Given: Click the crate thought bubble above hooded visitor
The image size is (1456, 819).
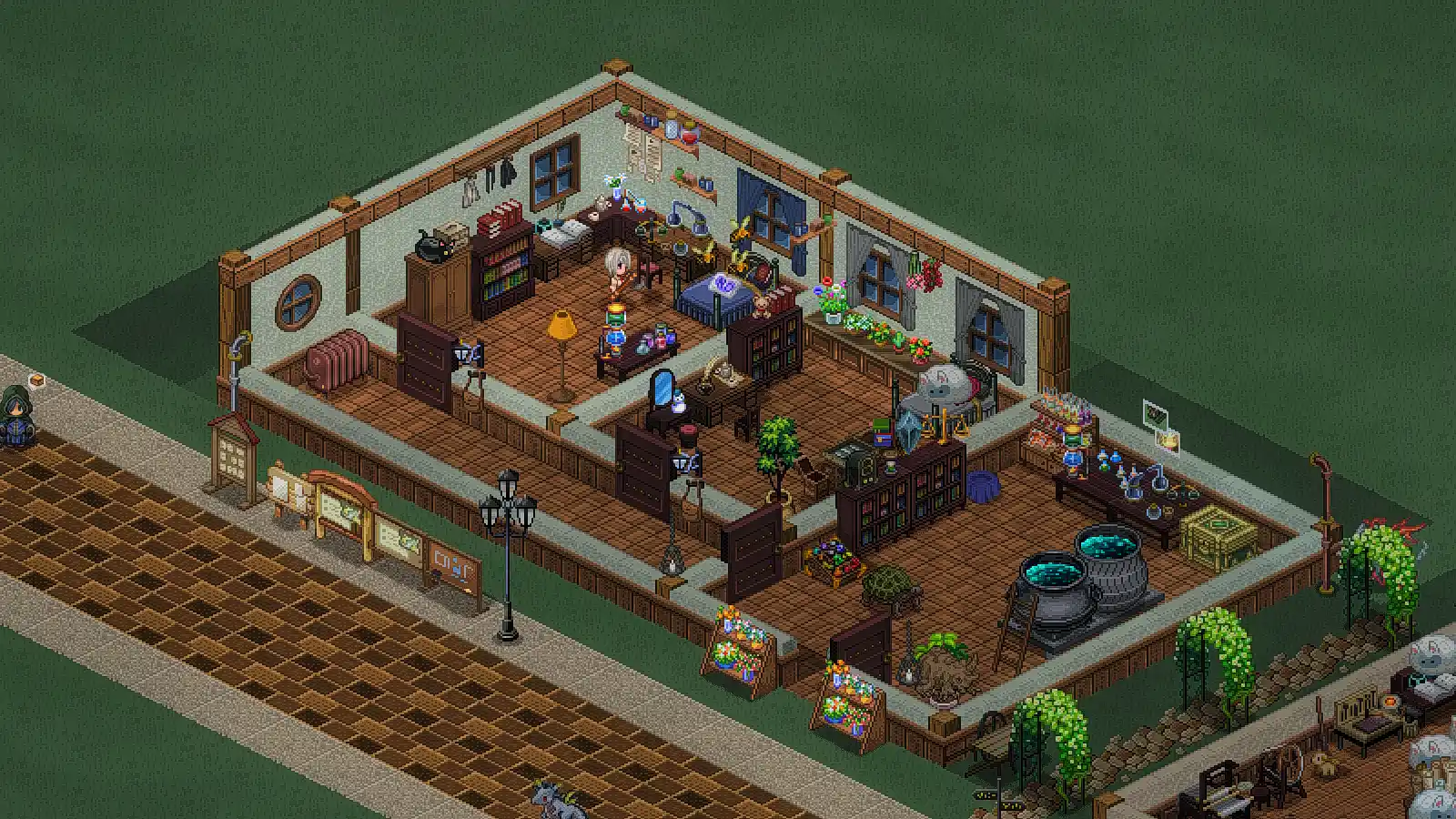Looking at the screenshot, I should click(36, 379).
